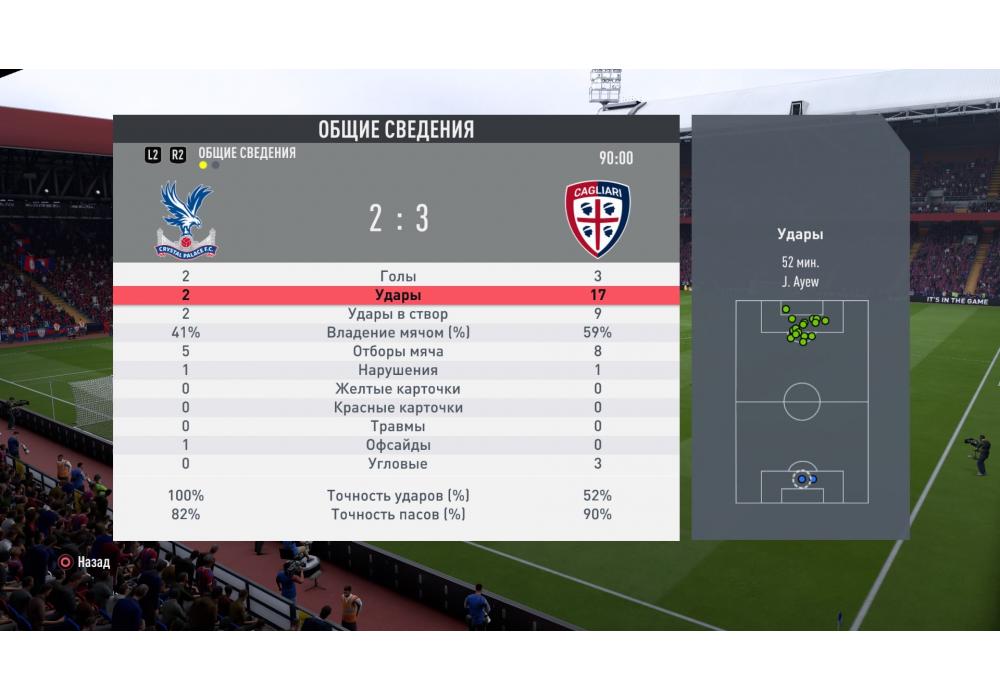Select the Красные карточки row

click(x=398, y=408)
